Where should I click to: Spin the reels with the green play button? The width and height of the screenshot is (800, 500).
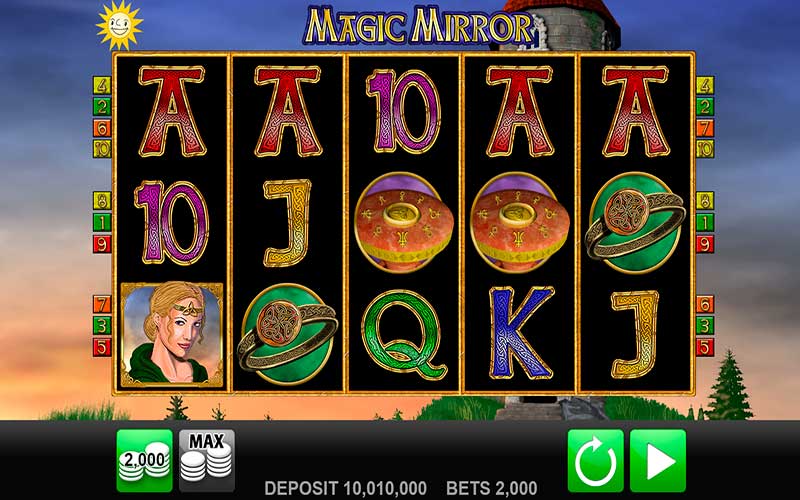tap(657, 460)
